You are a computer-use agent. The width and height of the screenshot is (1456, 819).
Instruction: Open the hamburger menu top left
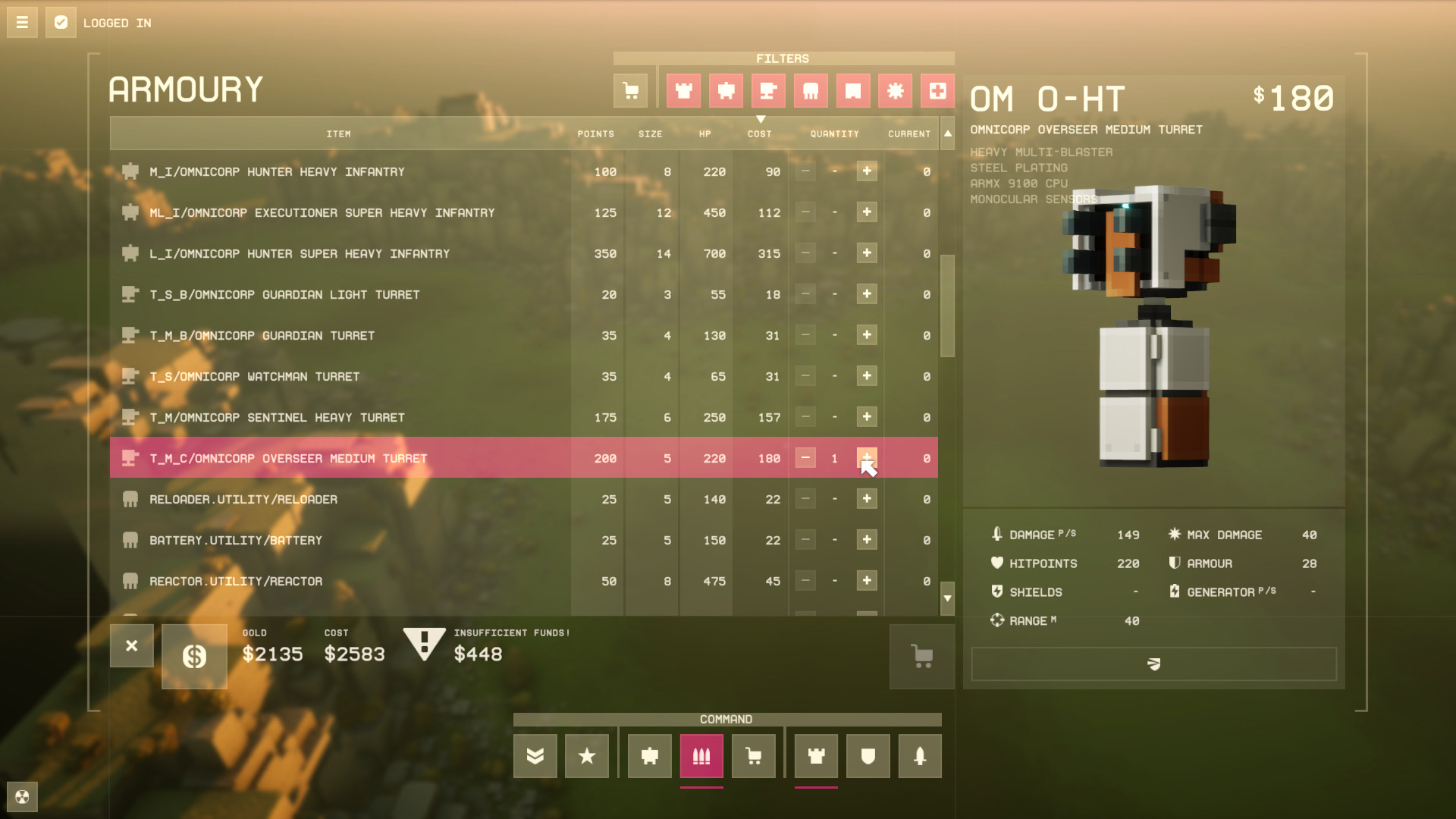22,22
